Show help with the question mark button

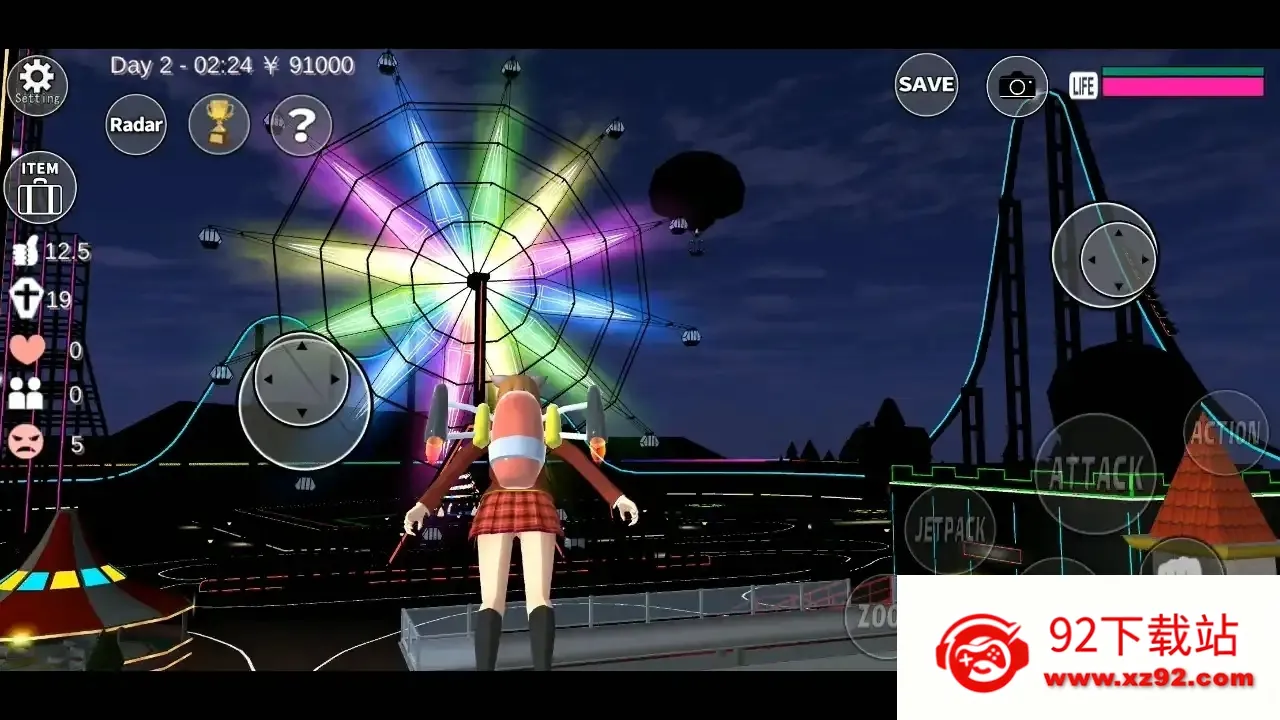301,125
